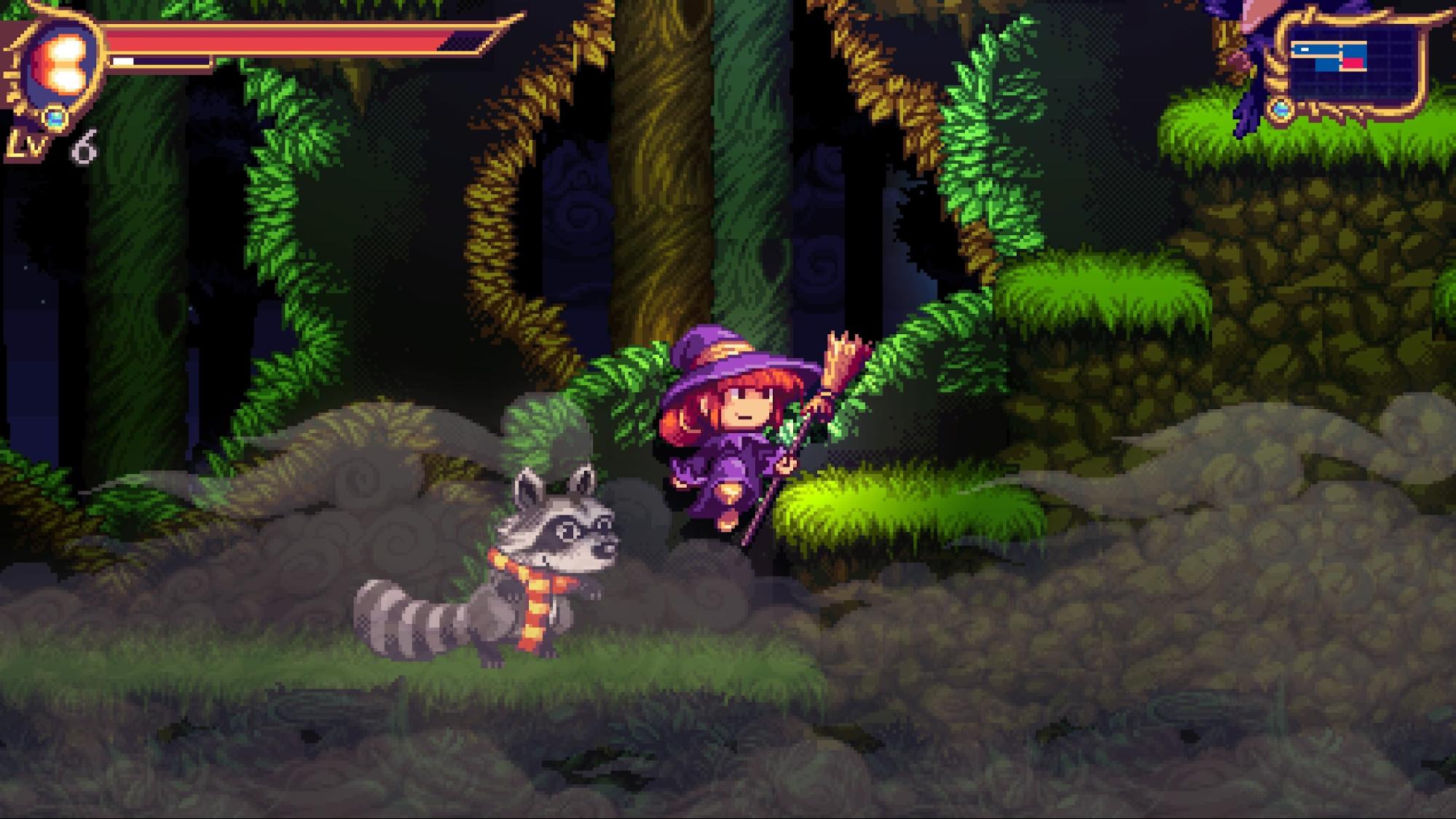
Task: Click the Lv 6 level indicator
Action: click(51, 145)
